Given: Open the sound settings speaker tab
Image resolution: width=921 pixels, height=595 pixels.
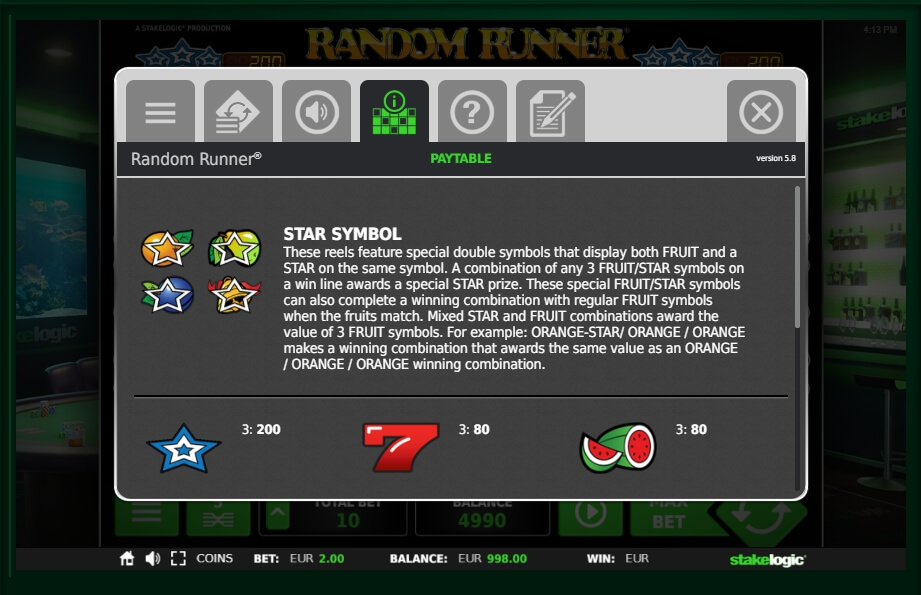Looking at the screenshot, I should coord(316,112).
